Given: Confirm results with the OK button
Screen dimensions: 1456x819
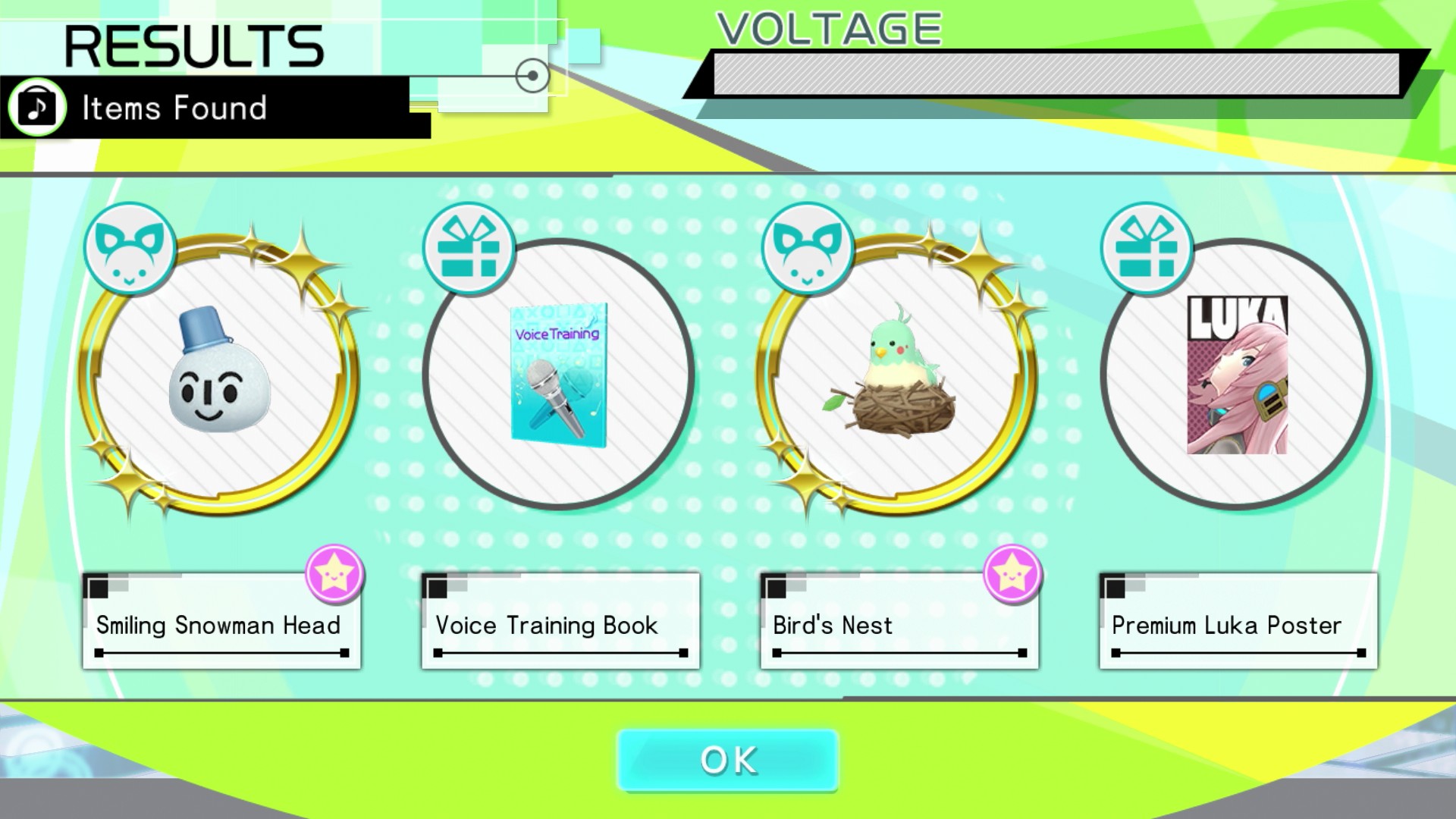Looking at the screenshot, I should (728, 760).
